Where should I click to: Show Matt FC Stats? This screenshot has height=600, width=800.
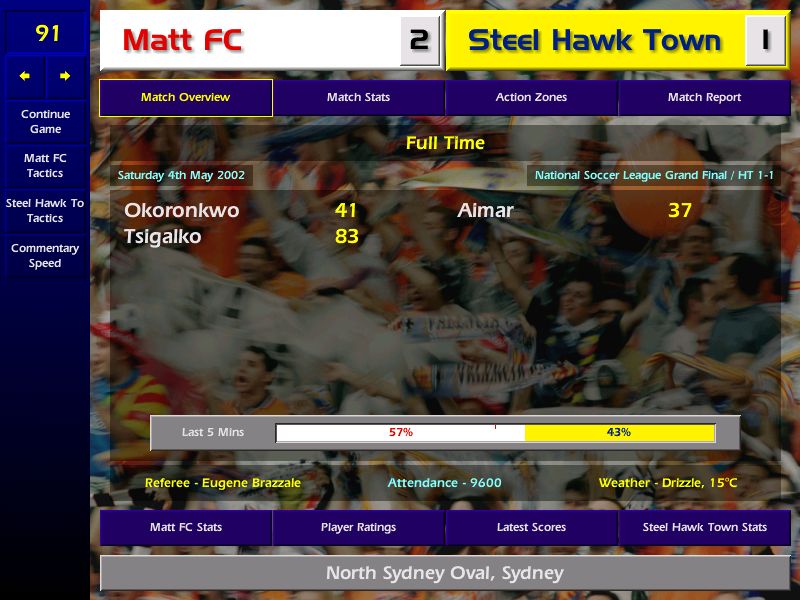tap(186, 527)
